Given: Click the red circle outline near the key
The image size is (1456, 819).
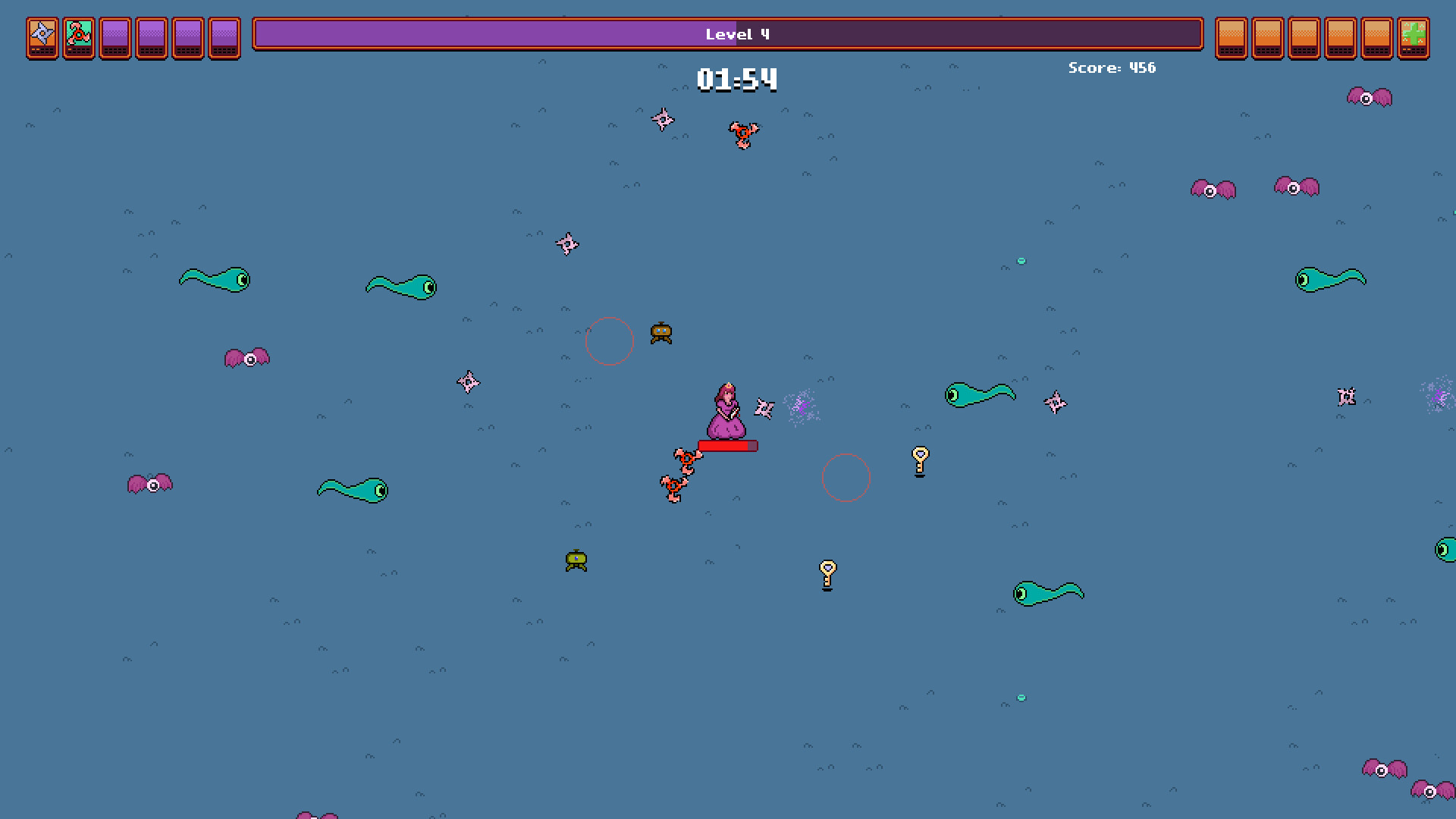Looking at the screenshot, I should click(x=846, y=477).
